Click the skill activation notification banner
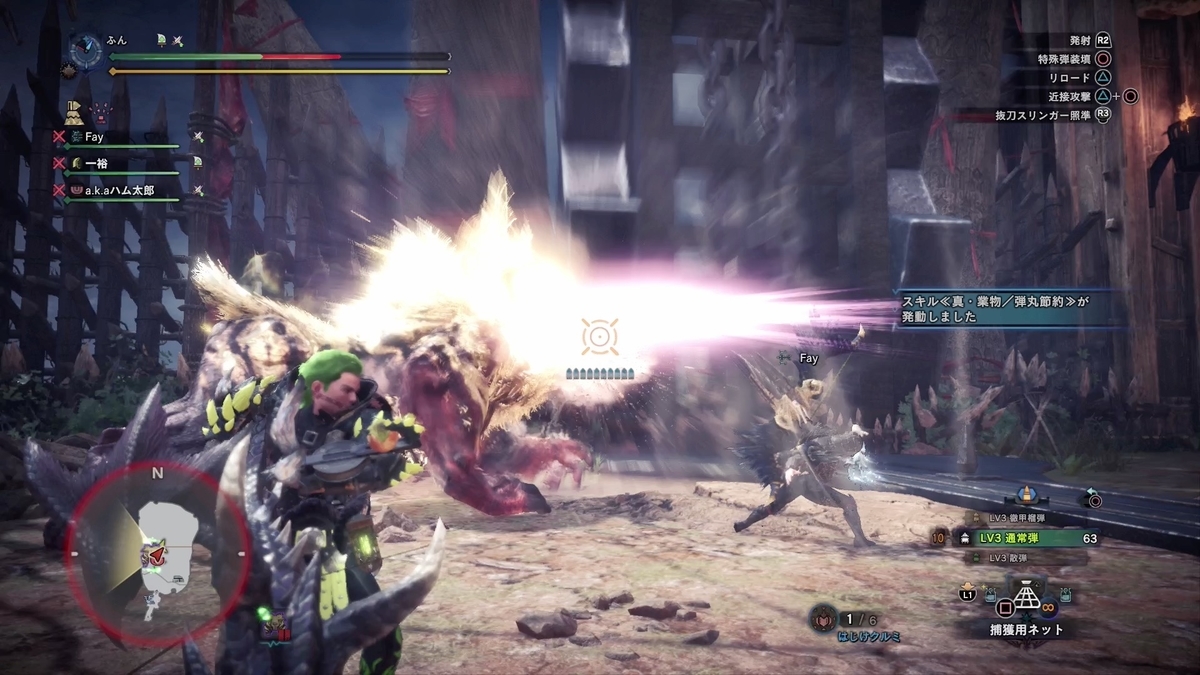The width and height of the screenshot is (1200, 675). click(x=1000, y=307)
